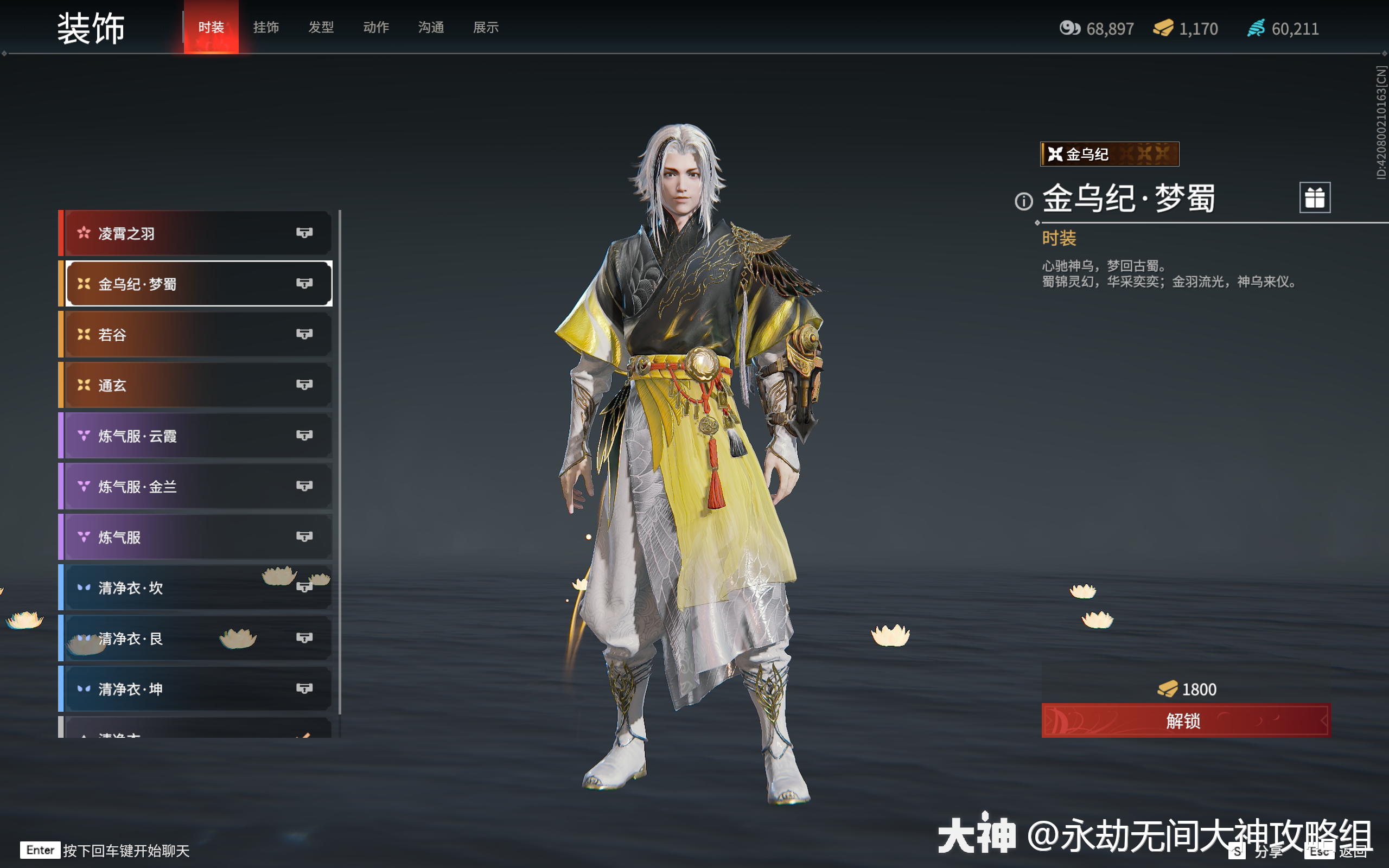
Task: Click the info icon next to the outfit name
Action: click(x=1024, y=201)
